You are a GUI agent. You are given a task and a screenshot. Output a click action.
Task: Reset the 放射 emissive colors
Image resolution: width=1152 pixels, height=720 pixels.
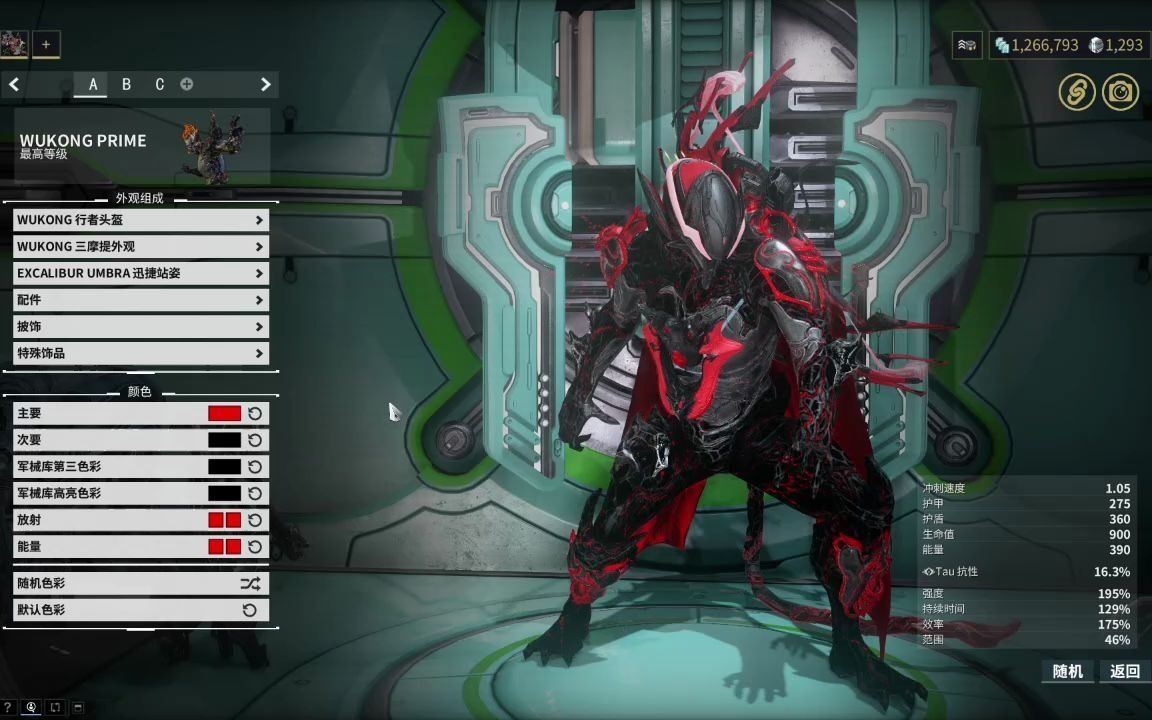(255, 520)
